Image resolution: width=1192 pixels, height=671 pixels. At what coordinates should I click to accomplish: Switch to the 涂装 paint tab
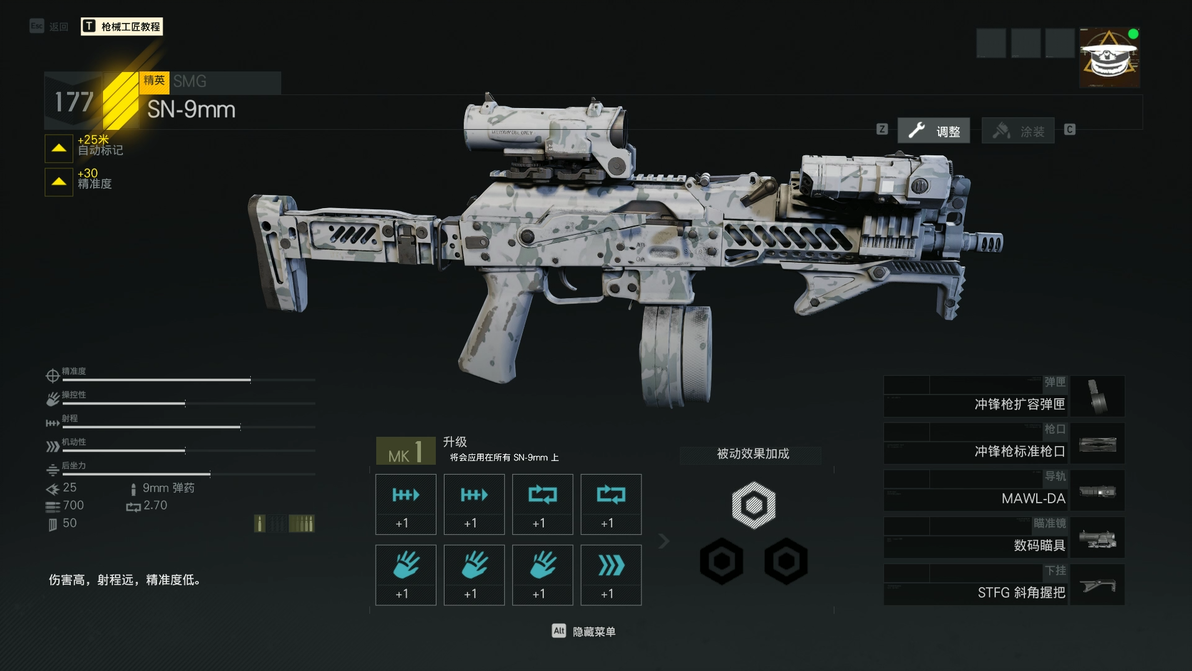1018,131
